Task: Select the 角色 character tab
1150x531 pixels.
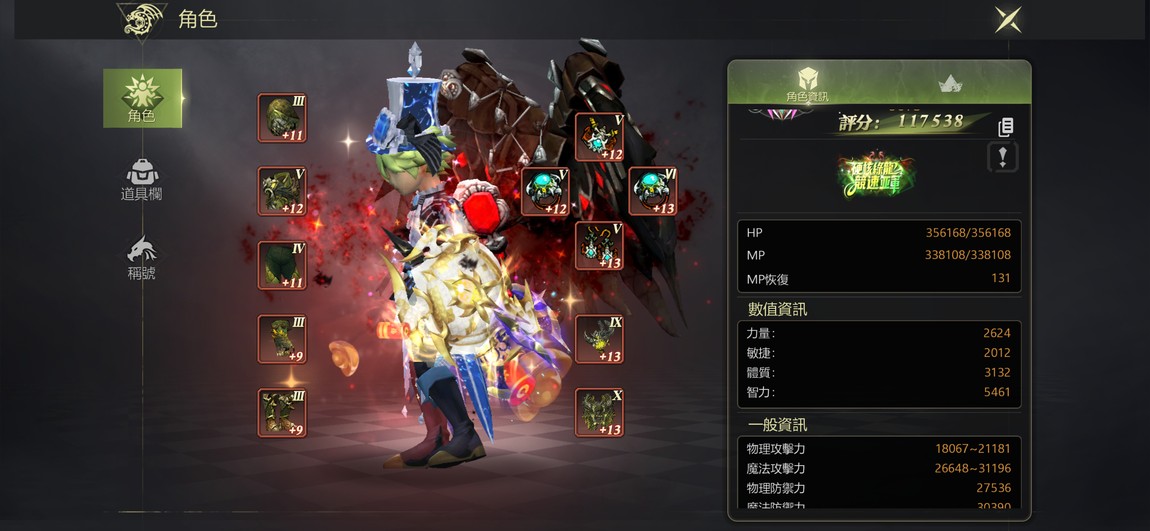Action: coord(142,98)
